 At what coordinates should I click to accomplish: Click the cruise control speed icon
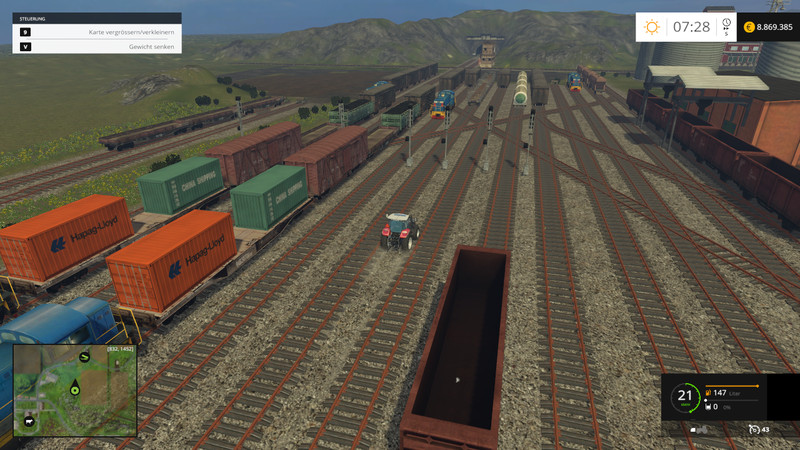point(754,429)
